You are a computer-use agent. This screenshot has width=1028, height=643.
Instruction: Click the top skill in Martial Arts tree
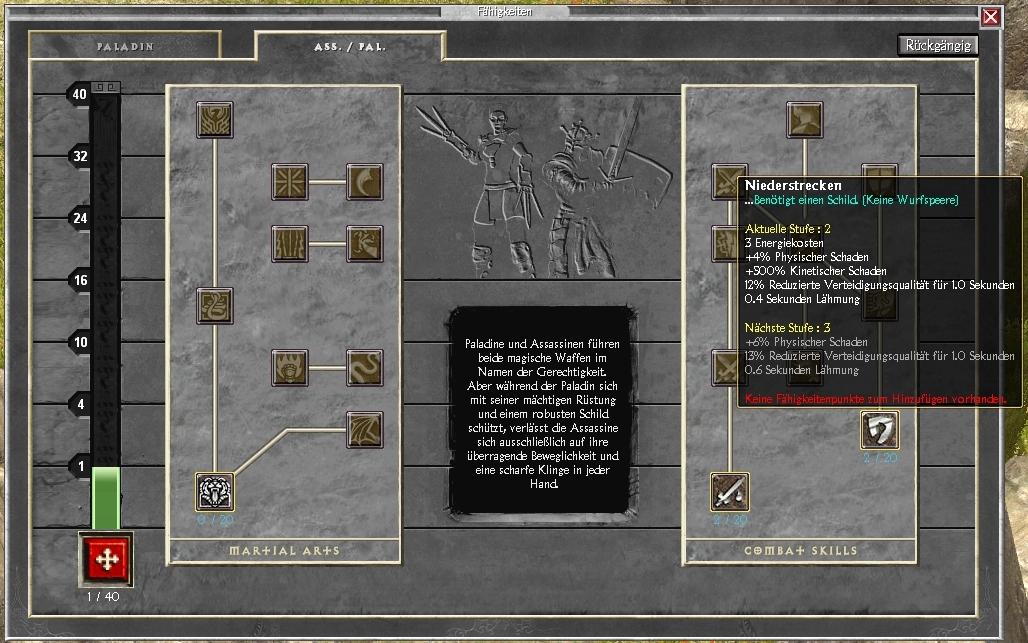tap(215, 120)
